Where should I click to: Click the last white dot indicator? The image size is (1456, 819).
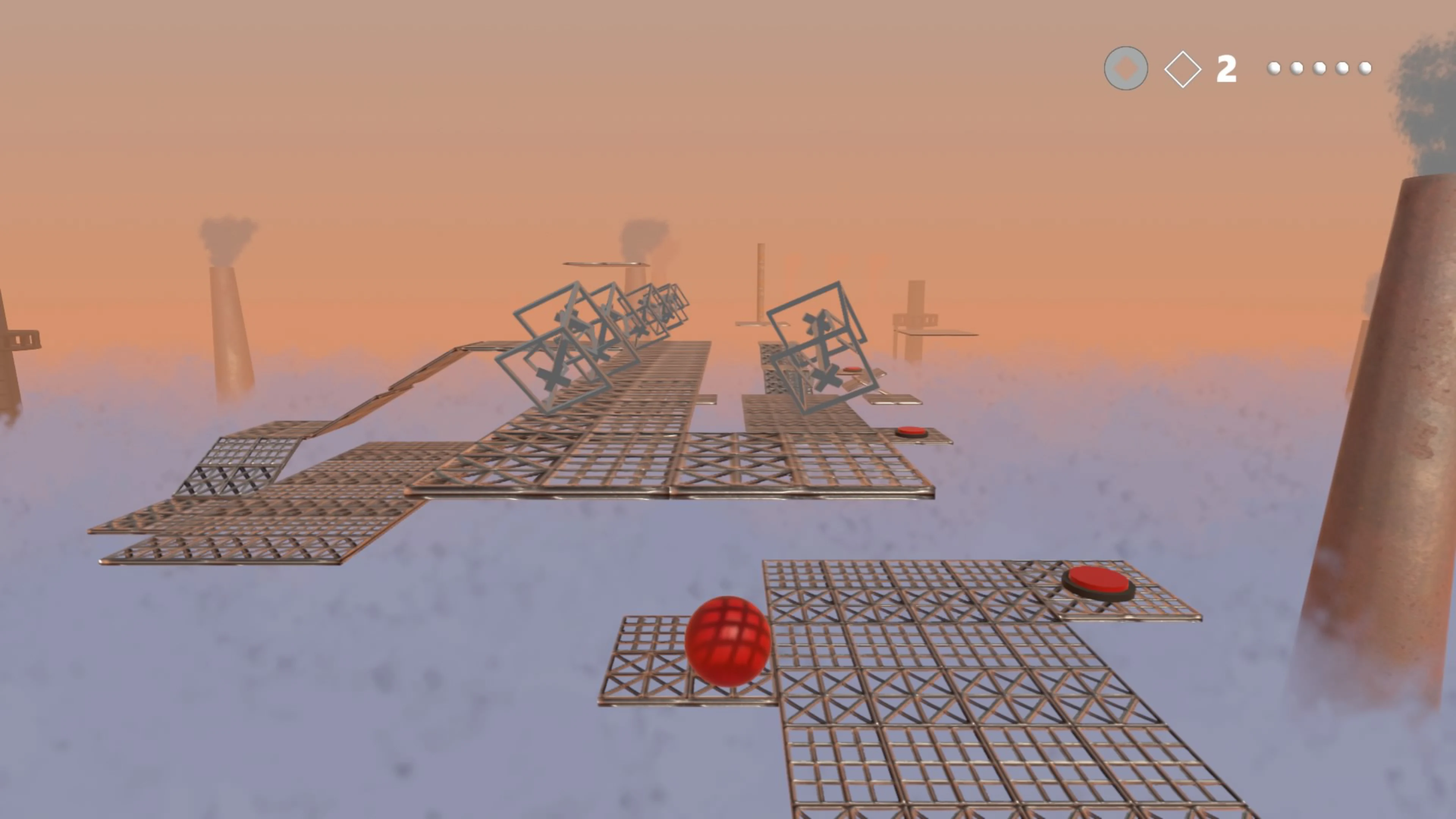click(x=1365, y=68)
